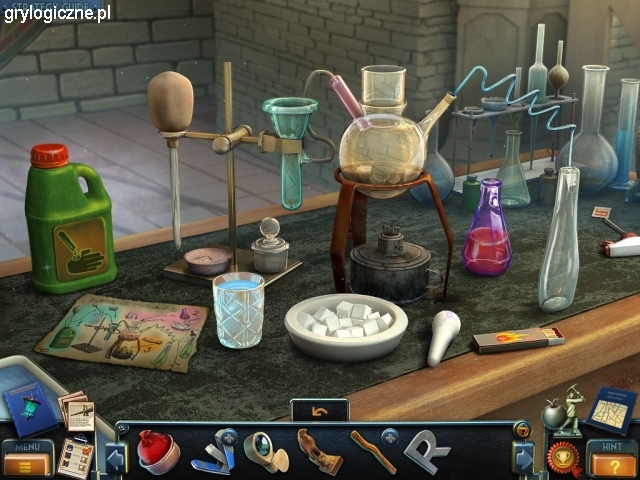Open the photo cards collection
Screen dimensions: 640x480
[78, 410]
